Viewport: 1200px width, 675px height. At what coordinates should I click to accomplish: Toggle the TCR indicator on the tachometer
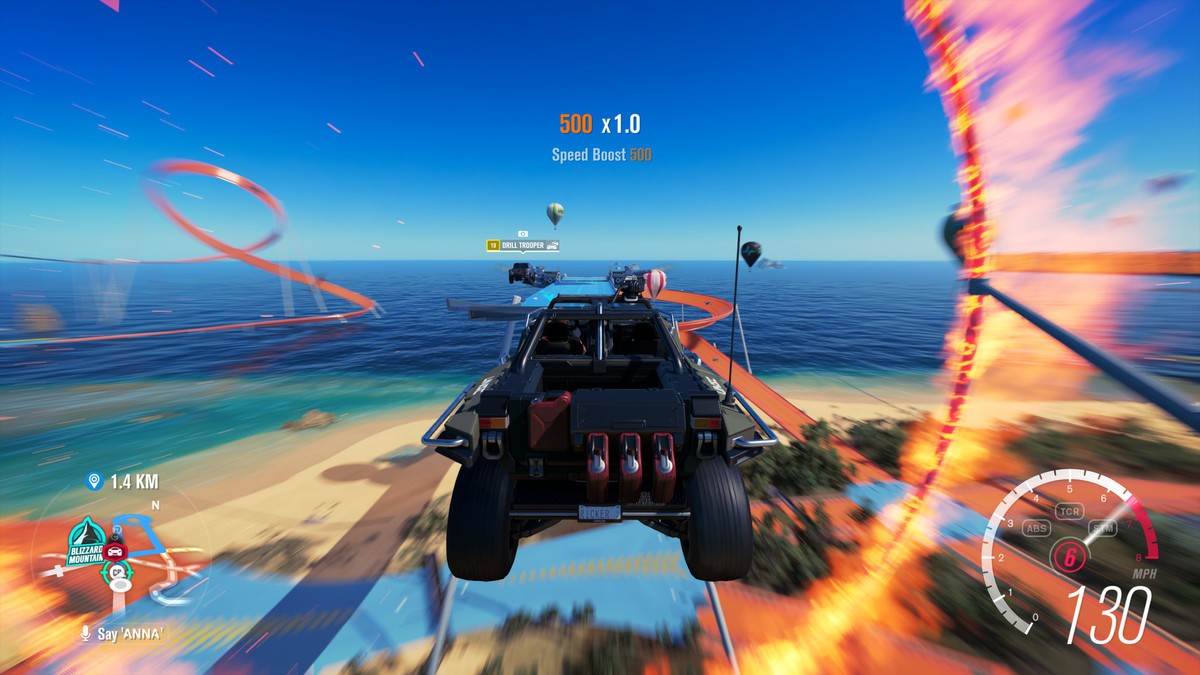(1071, 511)
